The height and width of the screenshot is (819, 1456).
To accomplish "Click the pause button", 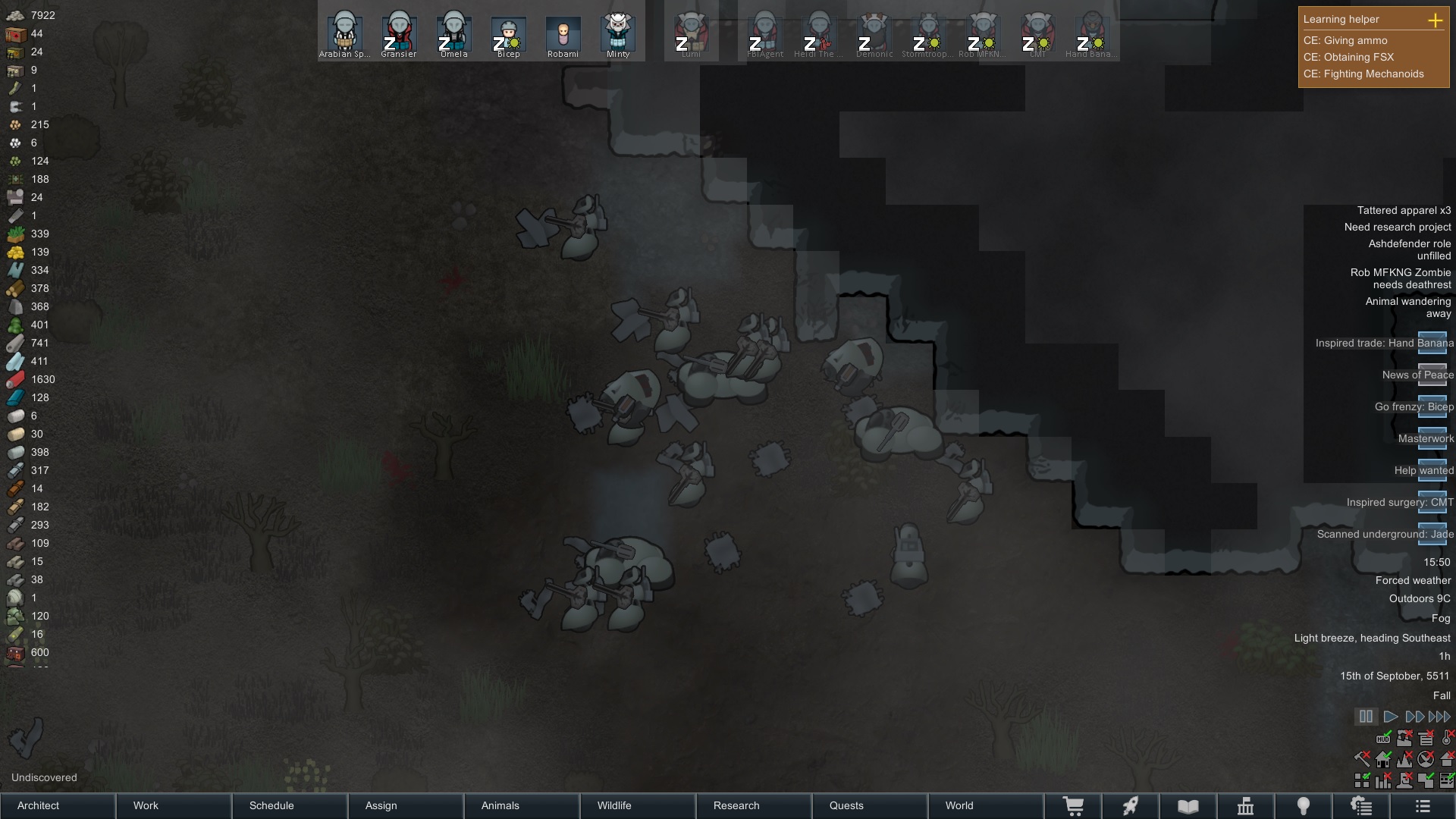I will tap(1367, 716).
